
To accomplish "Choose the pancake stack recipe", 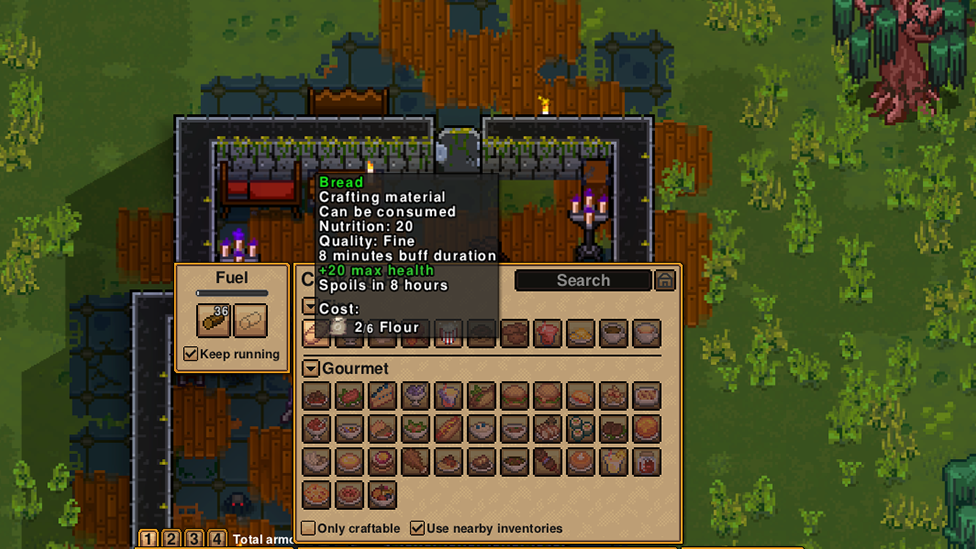I will [x=580, y=462].
